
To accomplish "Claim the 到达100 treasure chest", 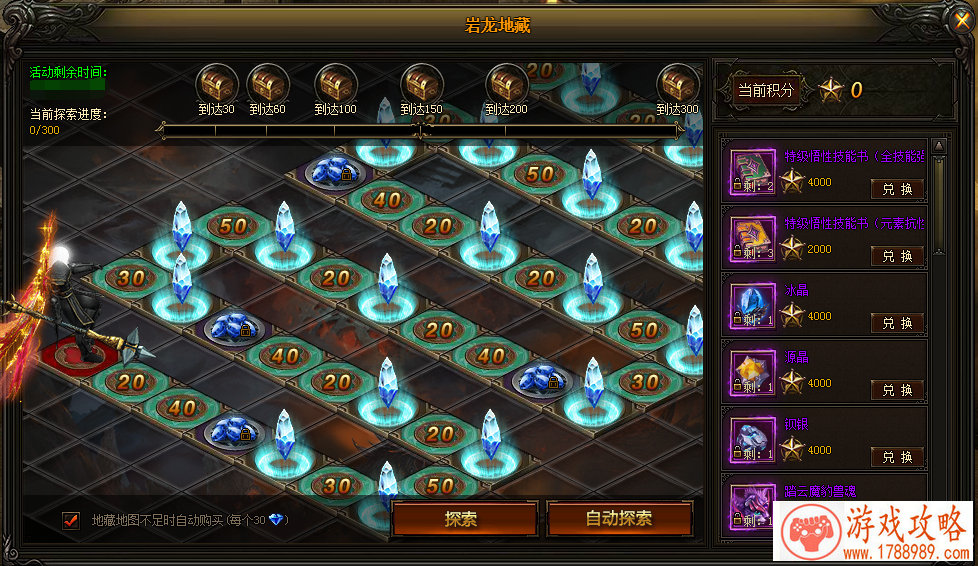I will click(335, 83).
